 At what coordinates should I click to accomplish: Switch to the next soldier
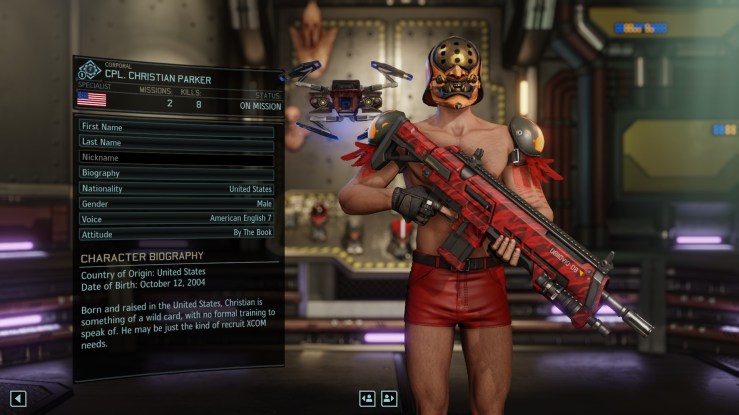389,398
